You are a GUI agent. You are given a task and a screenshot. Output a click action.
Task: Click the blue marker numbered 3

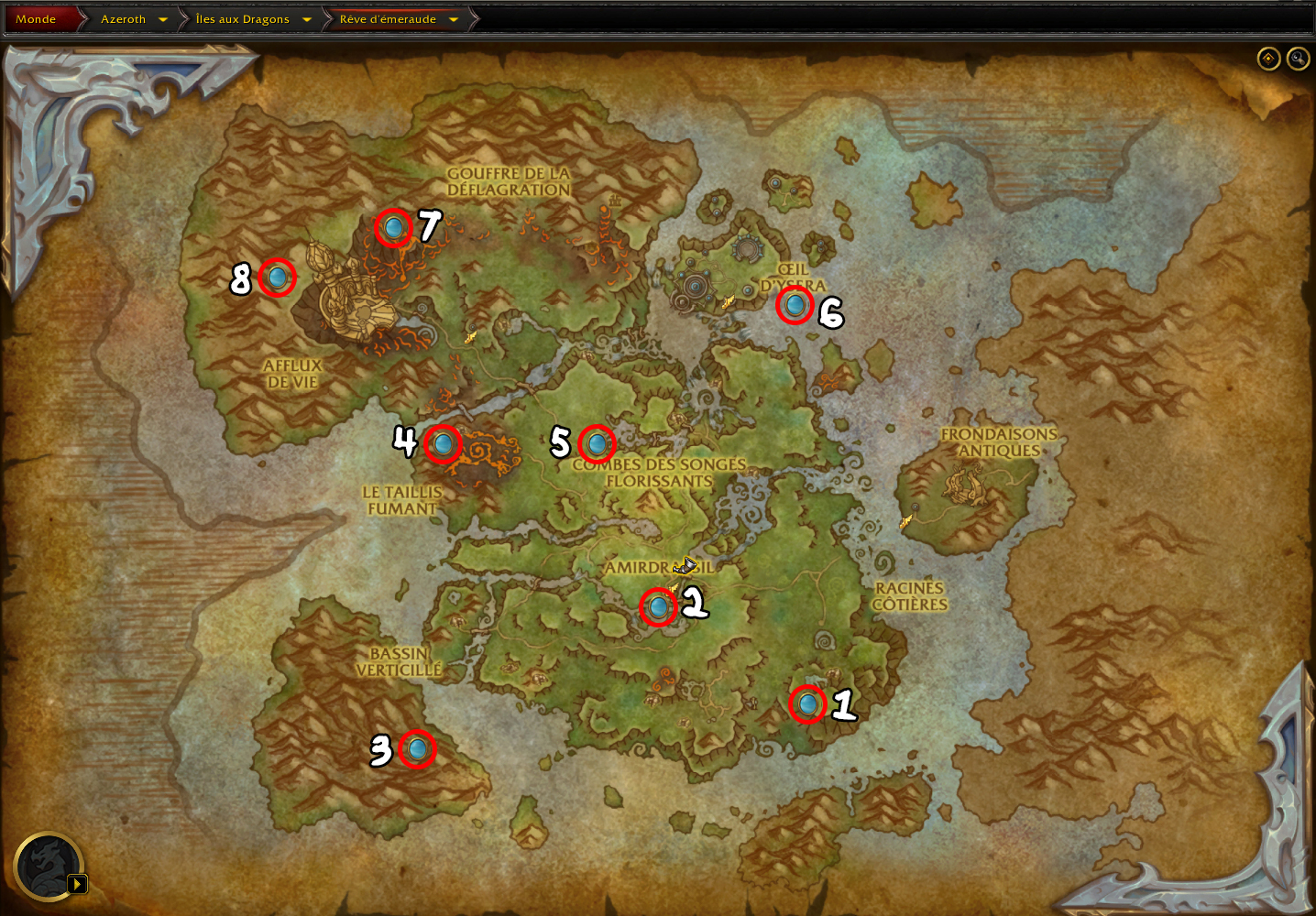tap(417, 749)
